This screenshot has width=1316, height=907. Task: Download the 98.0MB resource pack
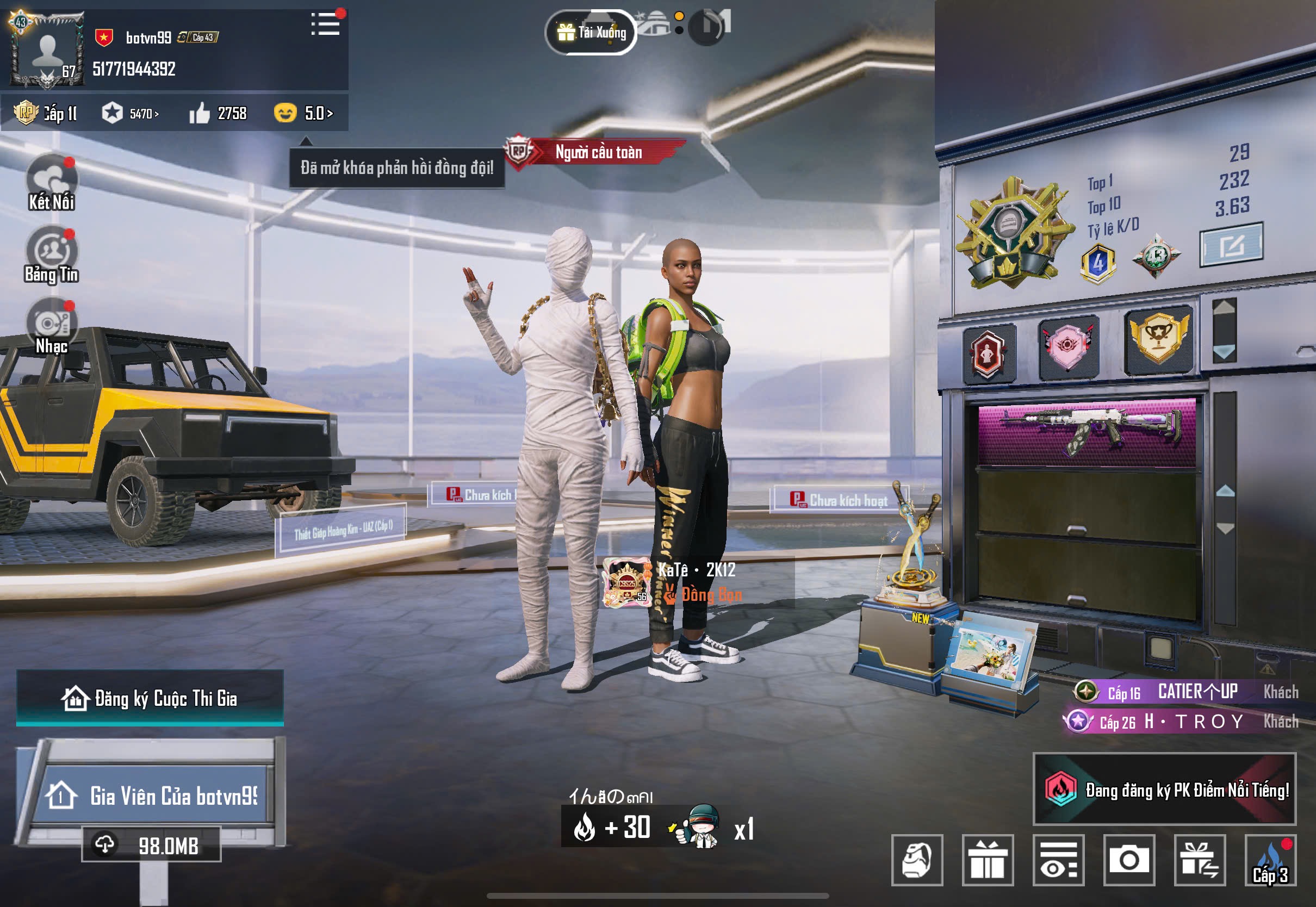pyautogui.click(x=152, y=845)
